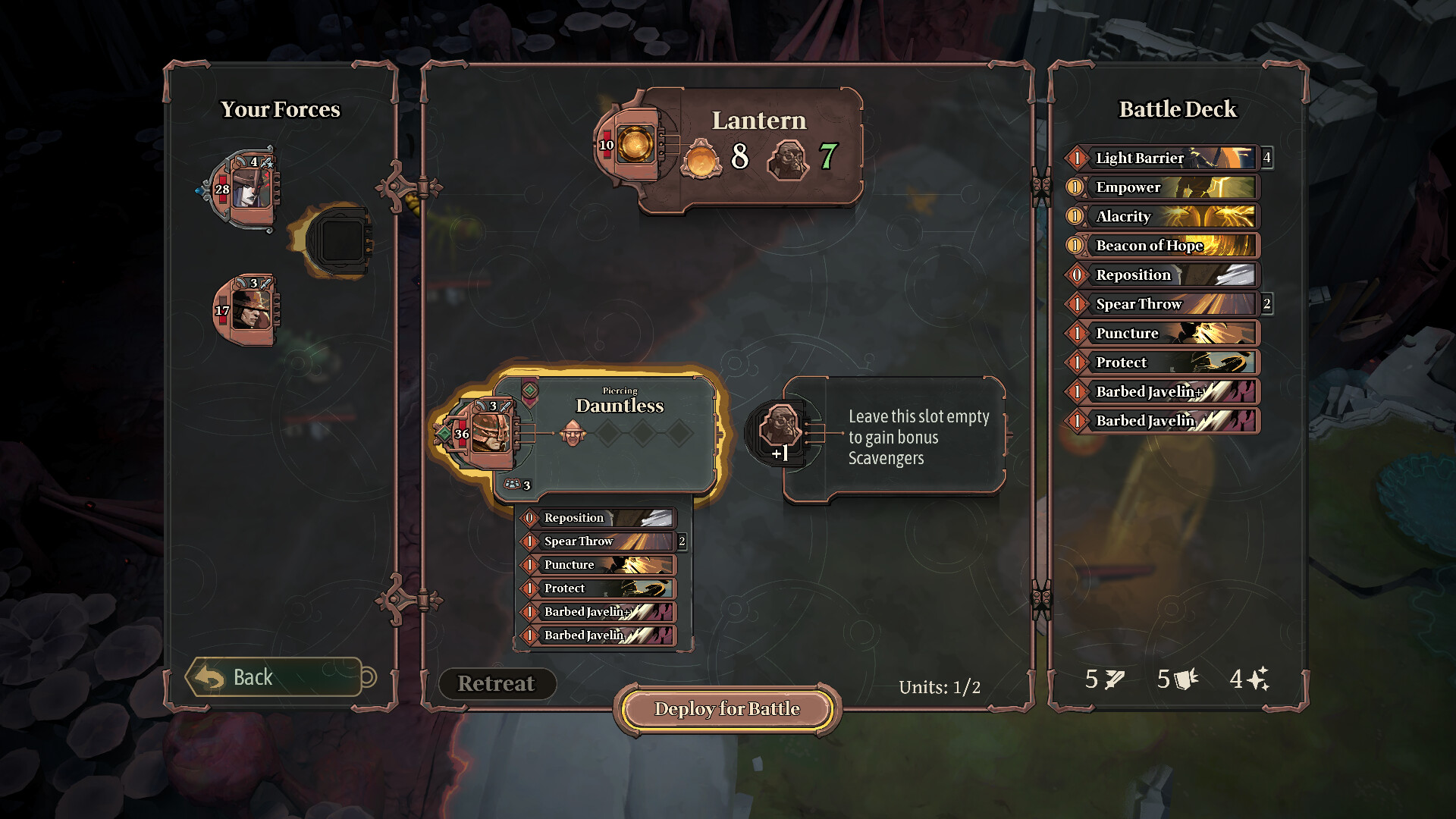Go Back from the deployment screen
The image size is (1456, 819).
tap(274, 677)
